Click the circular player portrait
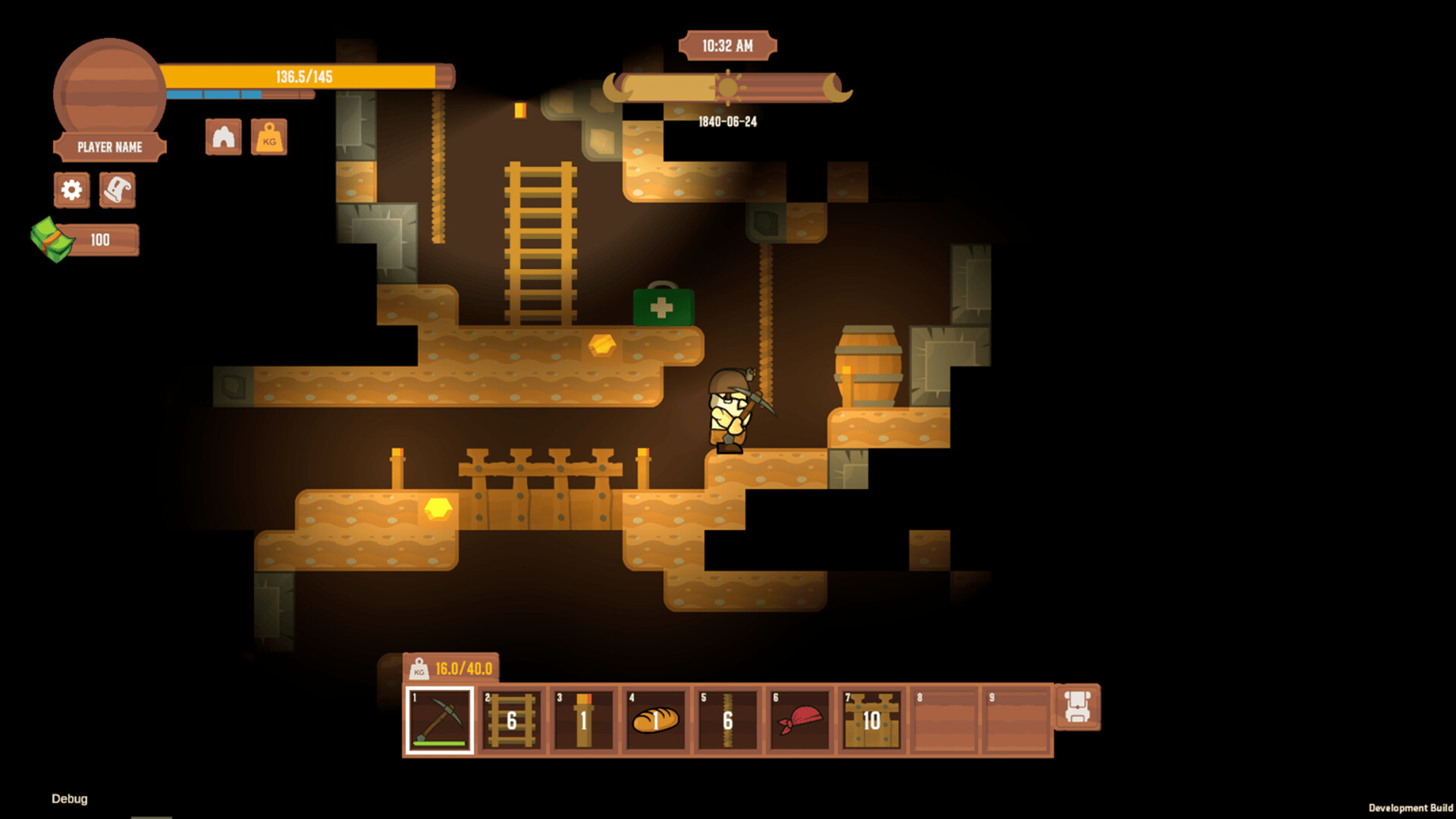The width and height of the screenshot is (1456, 819). click(108, 83)
